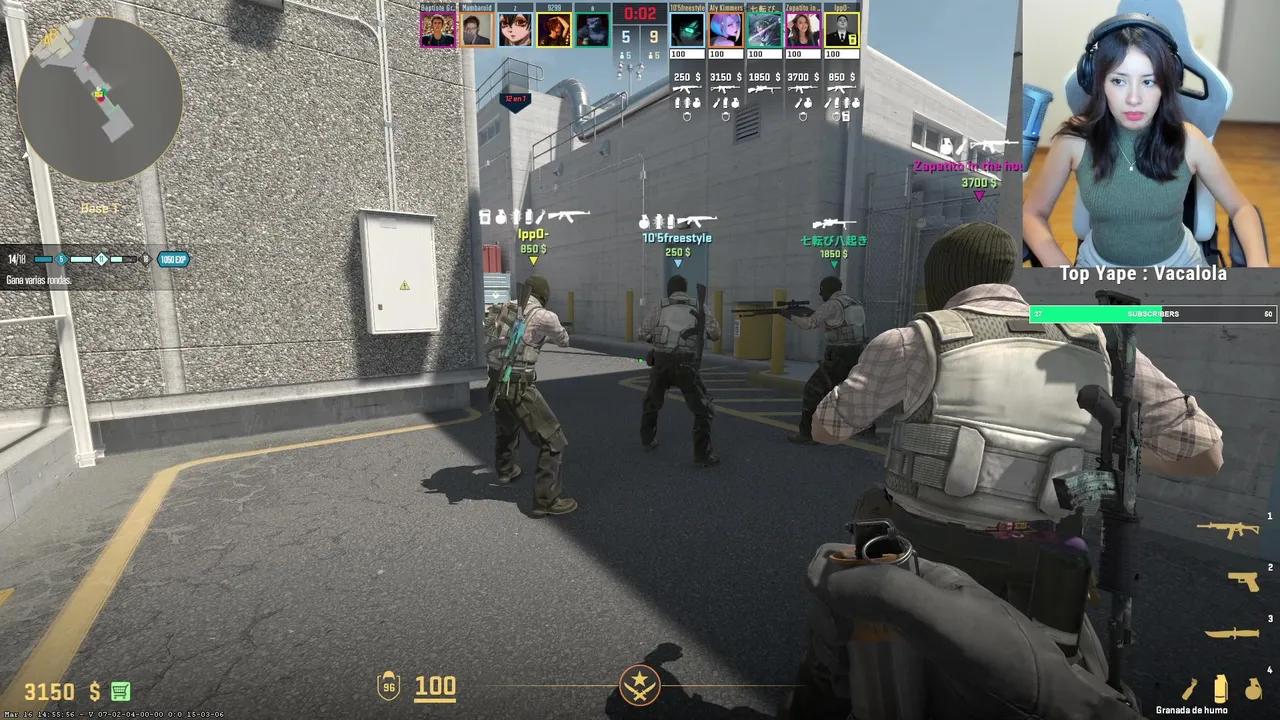The height and width of the screenshot is (720, 1280).
Task: Click the 12 en 1 rank badge
Action: [x=514, y=99]
